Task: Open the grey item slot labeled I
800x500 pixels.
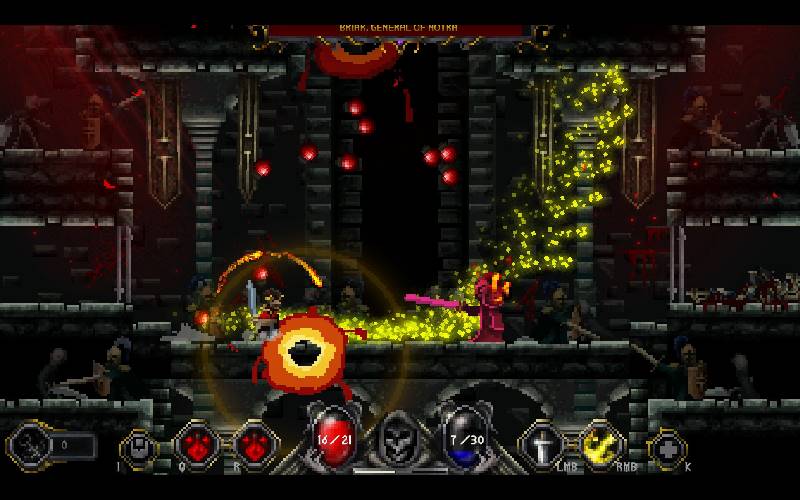Action: [x=139, y=447]
